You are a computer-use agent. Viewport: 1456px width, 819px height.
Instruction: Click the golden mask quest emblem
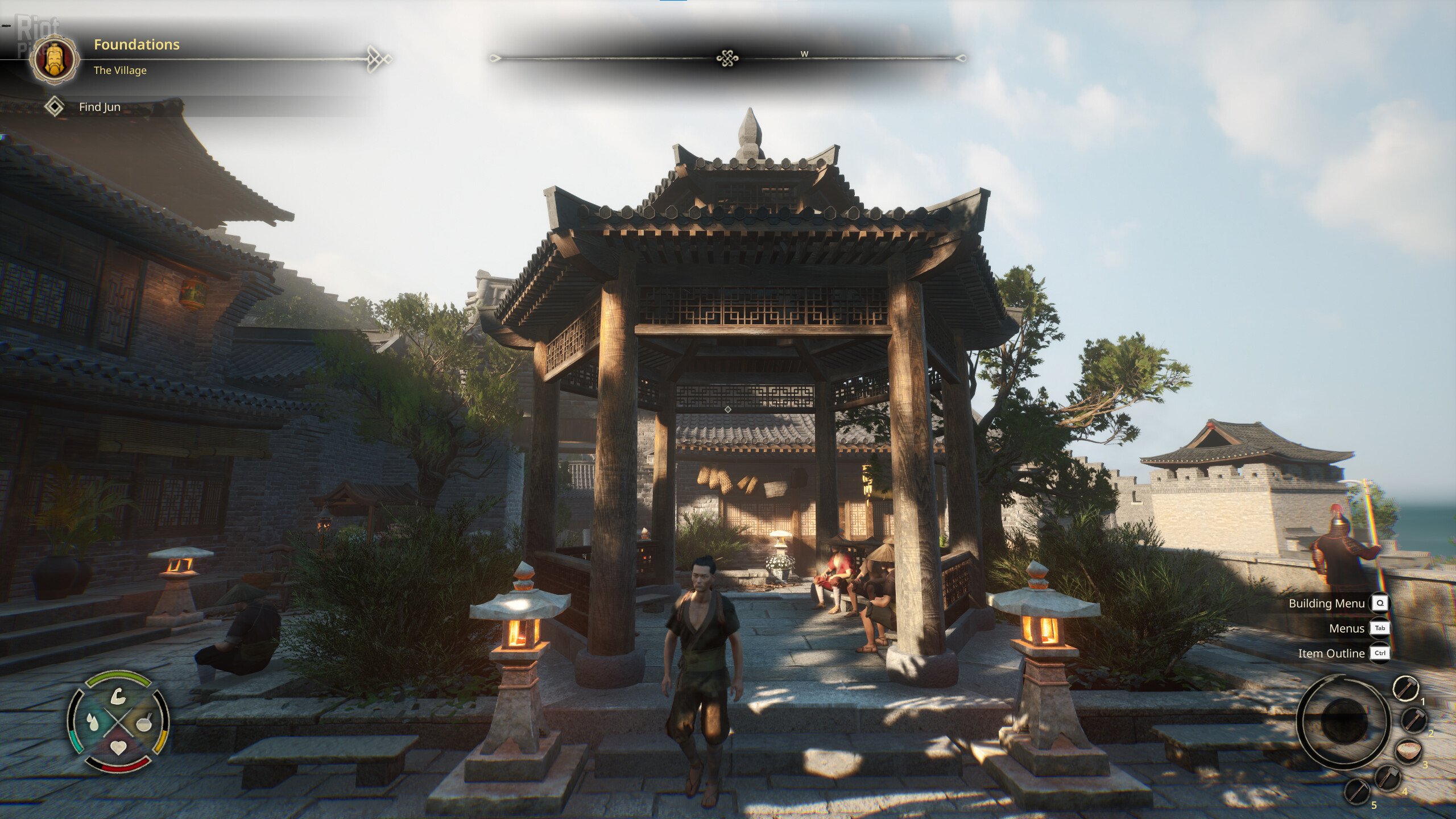pyautogui.click(x=55, y=59)
